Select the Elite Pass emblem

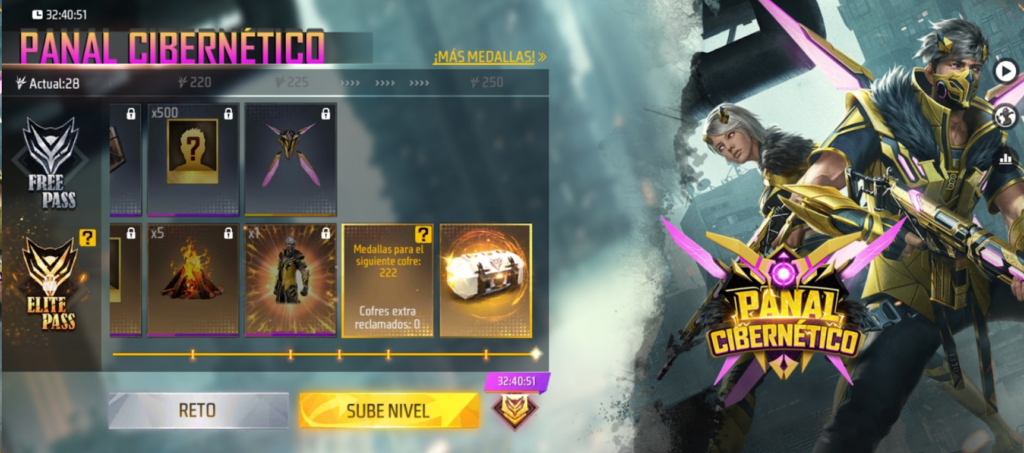[x=50, y=280]
